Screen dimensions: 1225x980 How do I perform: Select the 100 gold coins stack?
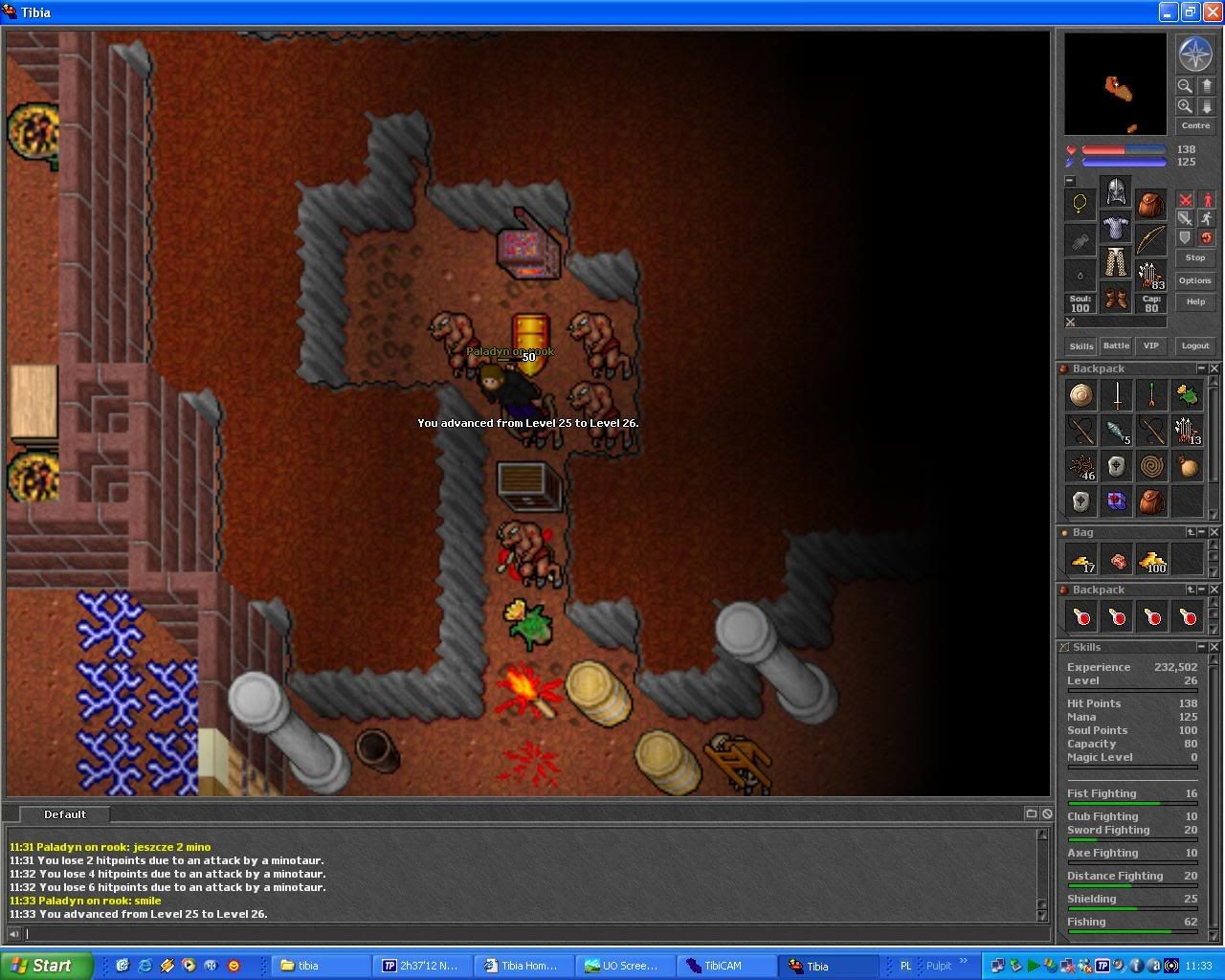pyautogui.click(x=1152, y=560)
